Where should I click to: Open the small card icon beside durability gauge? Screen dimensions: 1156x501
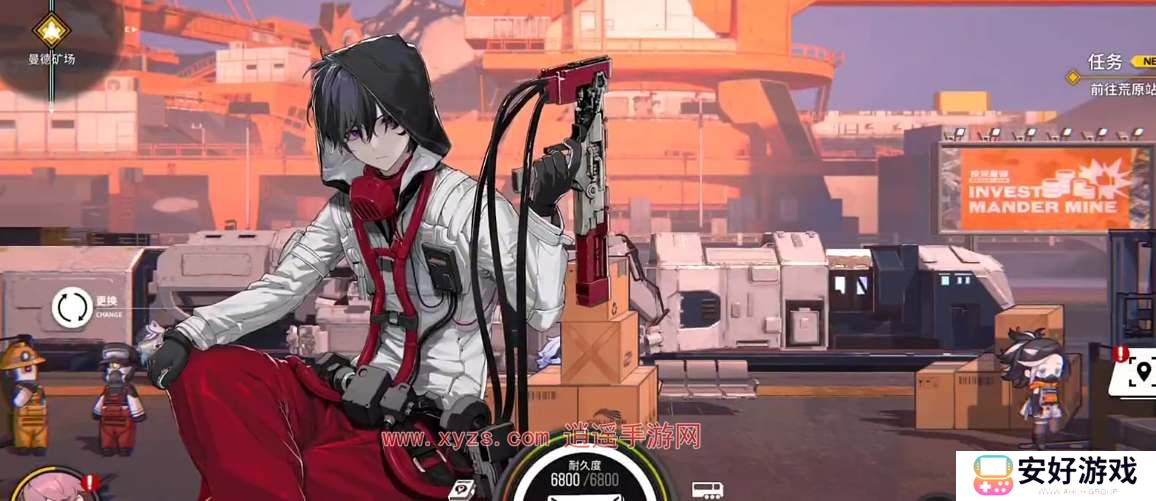(x=463, y=490)
